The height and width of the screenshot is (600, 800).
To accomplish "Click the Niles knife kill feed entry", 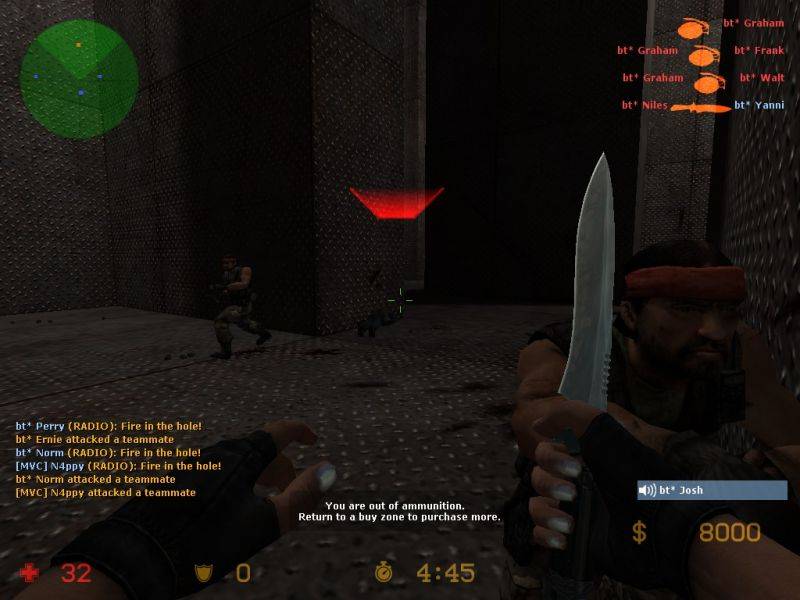I will 702,105.
